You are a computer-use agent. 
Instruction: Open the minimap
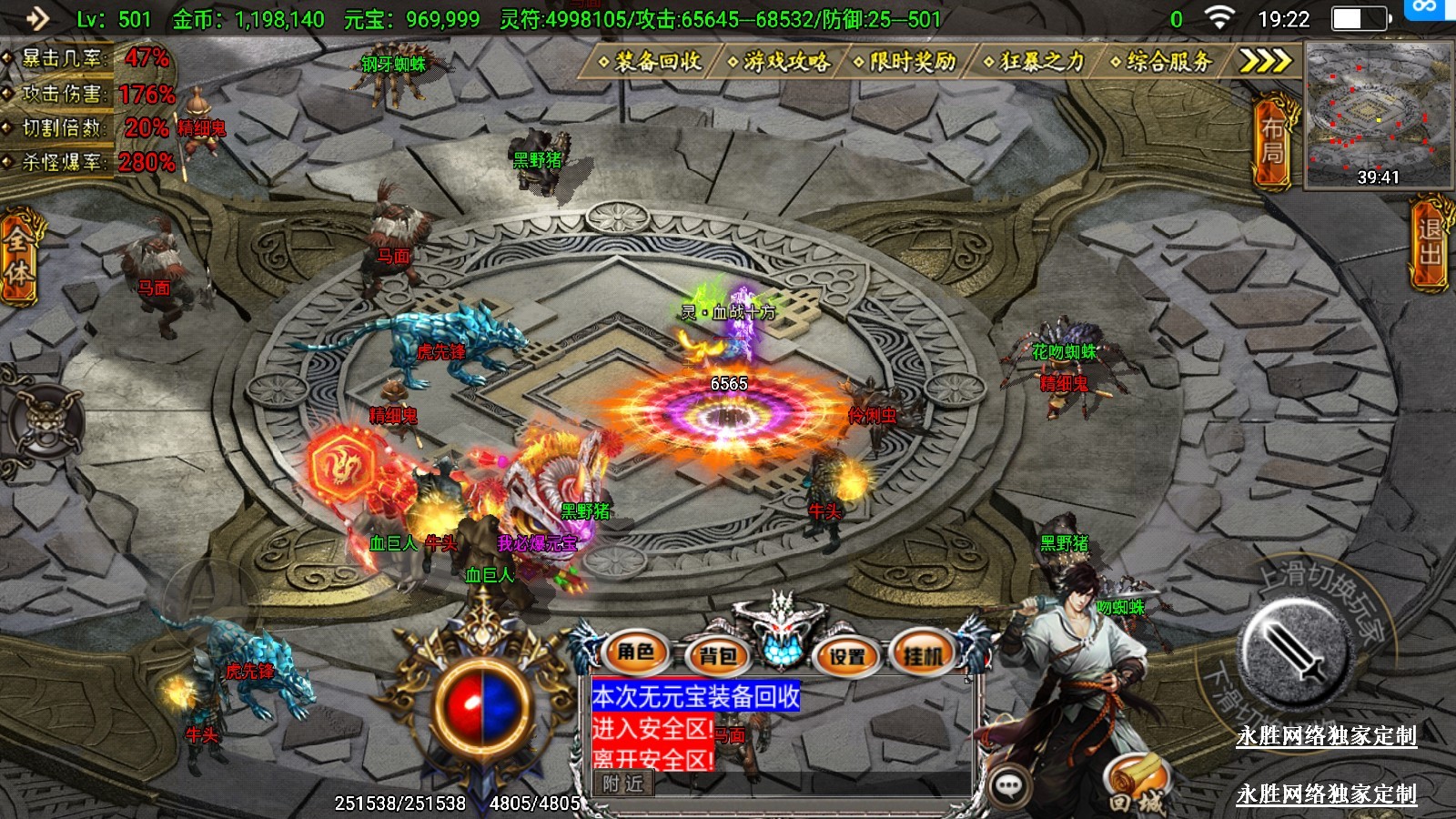tap(1378, 114)
